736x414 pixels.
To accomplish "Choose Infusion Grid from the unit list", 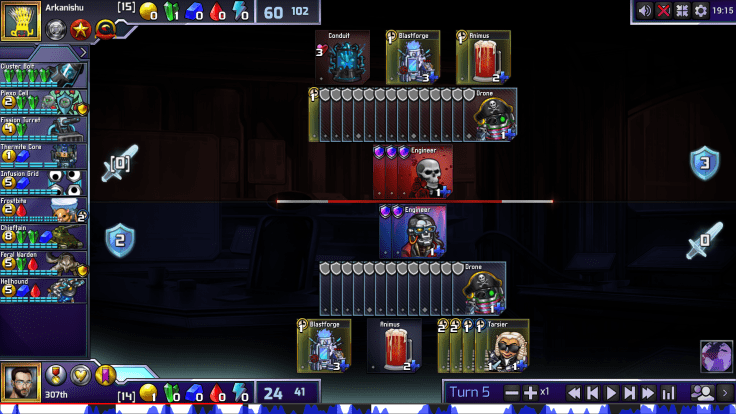I will pyautogui.click(x=38, y=179).
